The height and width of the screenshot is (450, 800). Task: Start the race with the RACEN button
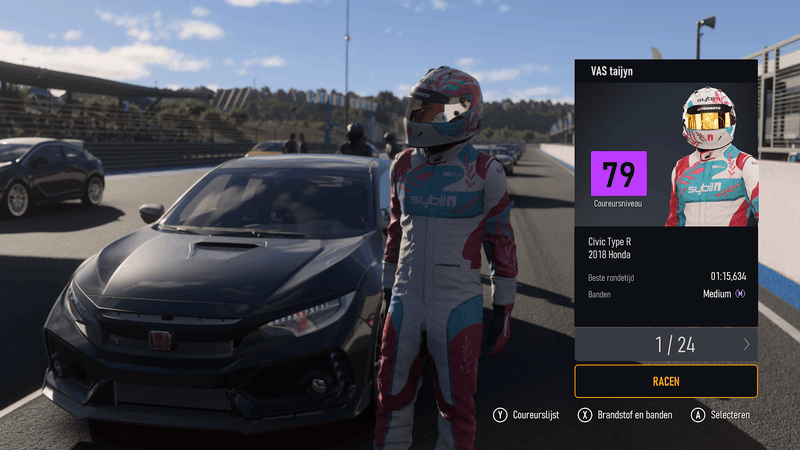(x=665, y=381)
